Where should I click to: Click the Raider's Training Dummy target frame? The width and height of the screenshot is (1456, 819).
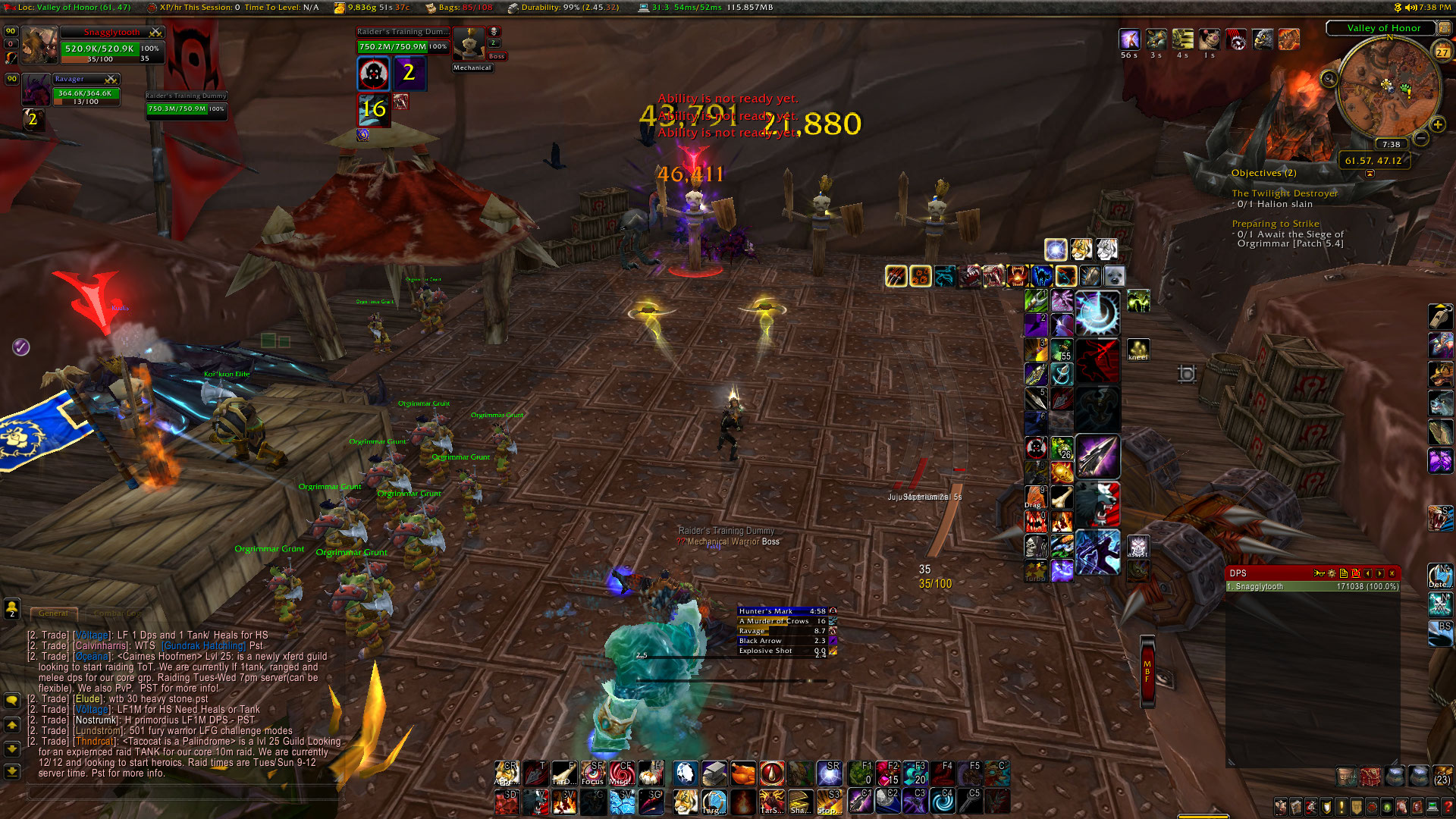click(x=403, y=42)
